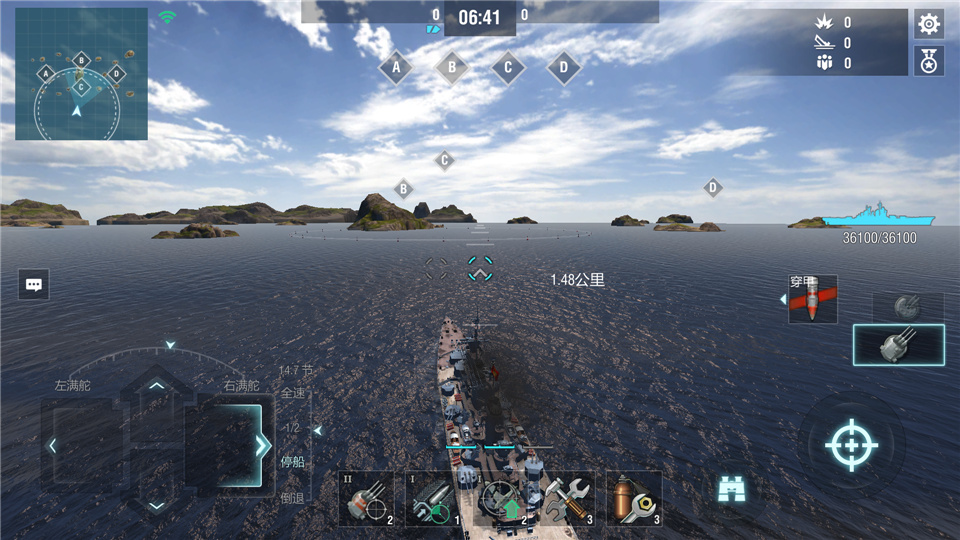960x540 pixels.
Task: Increase speed with the up arrow
Action: pyautogui.click(x=157, y=386)
